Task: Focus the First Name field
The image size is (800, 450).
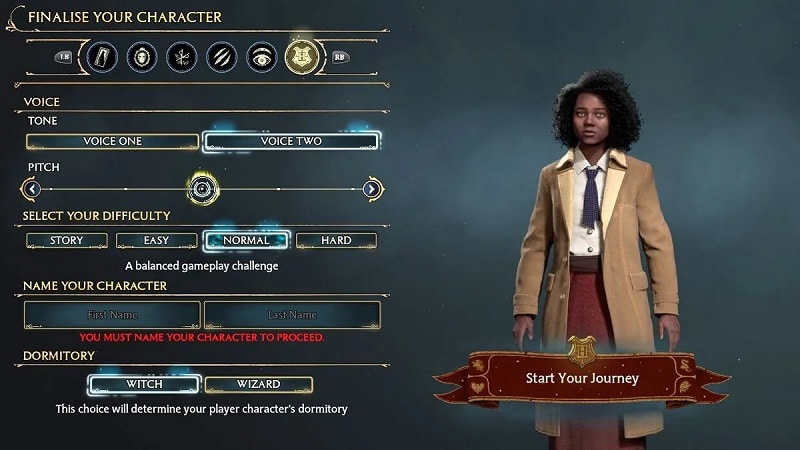Action: point(112,315)
